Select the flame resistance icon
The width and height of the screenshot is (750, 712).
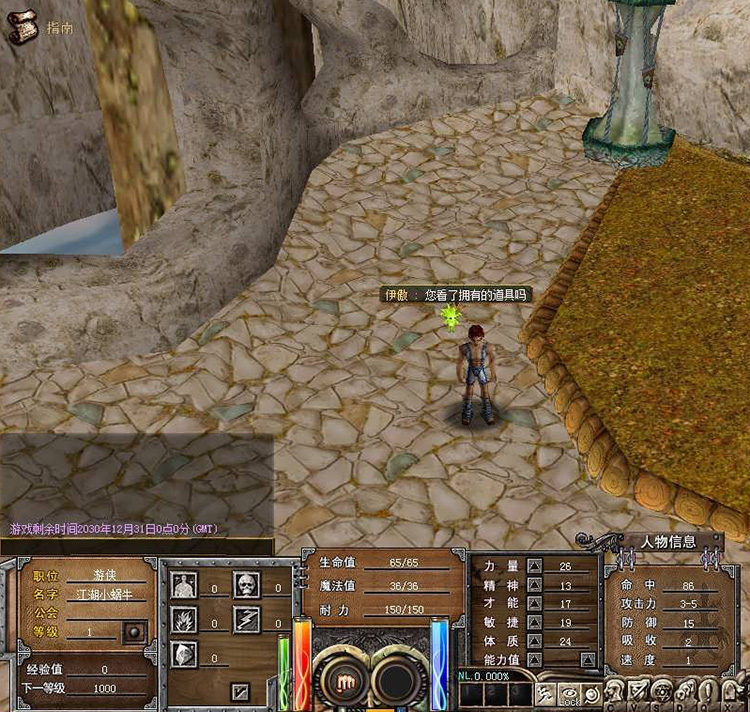[x=183, y=620]
